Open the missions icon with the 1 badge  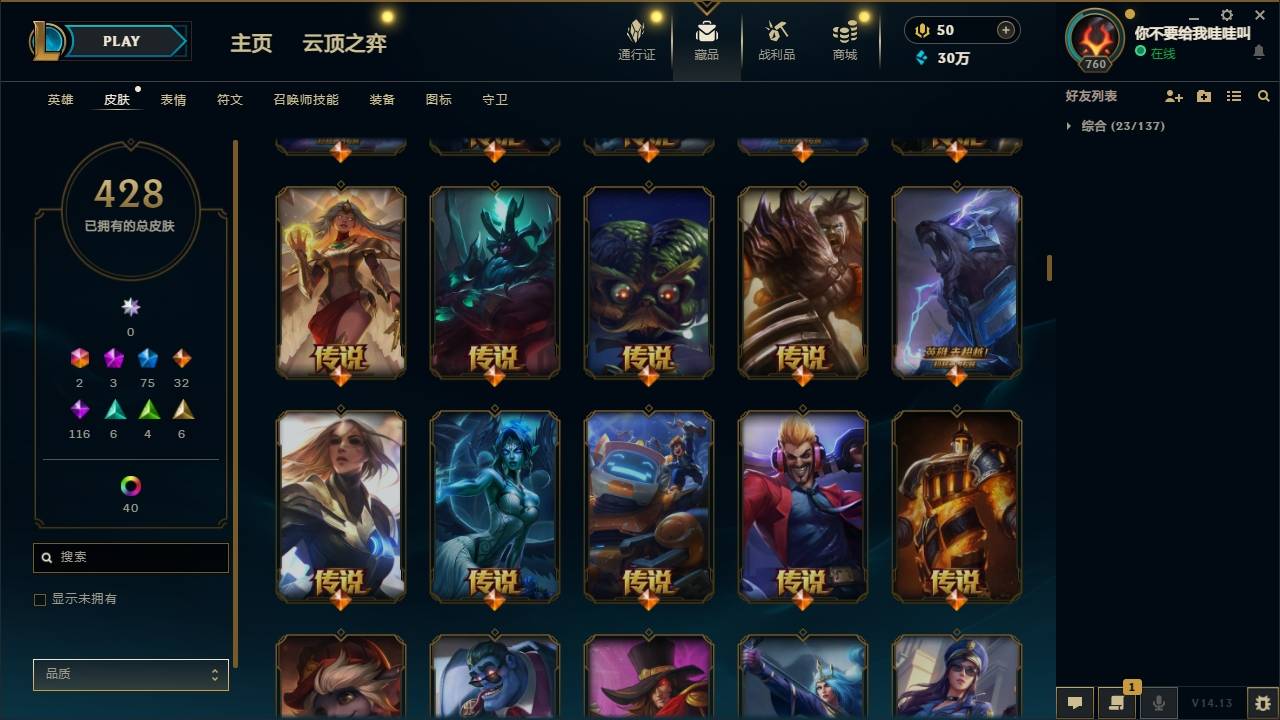point(1117,703)
